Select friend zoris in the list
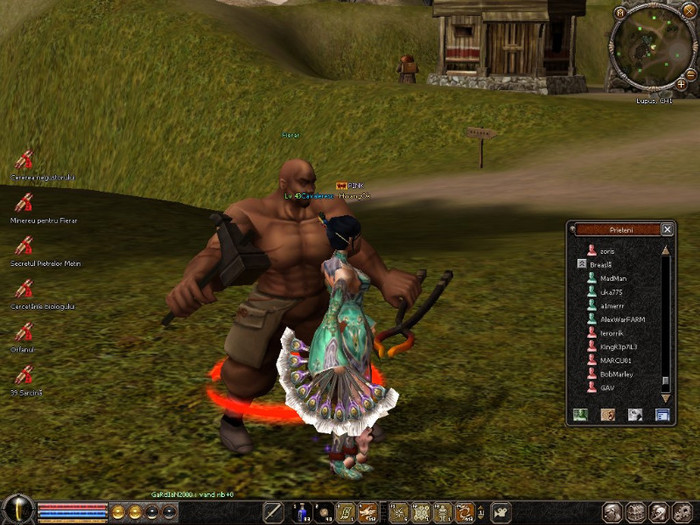700x525 pixels. pos(606,251)
